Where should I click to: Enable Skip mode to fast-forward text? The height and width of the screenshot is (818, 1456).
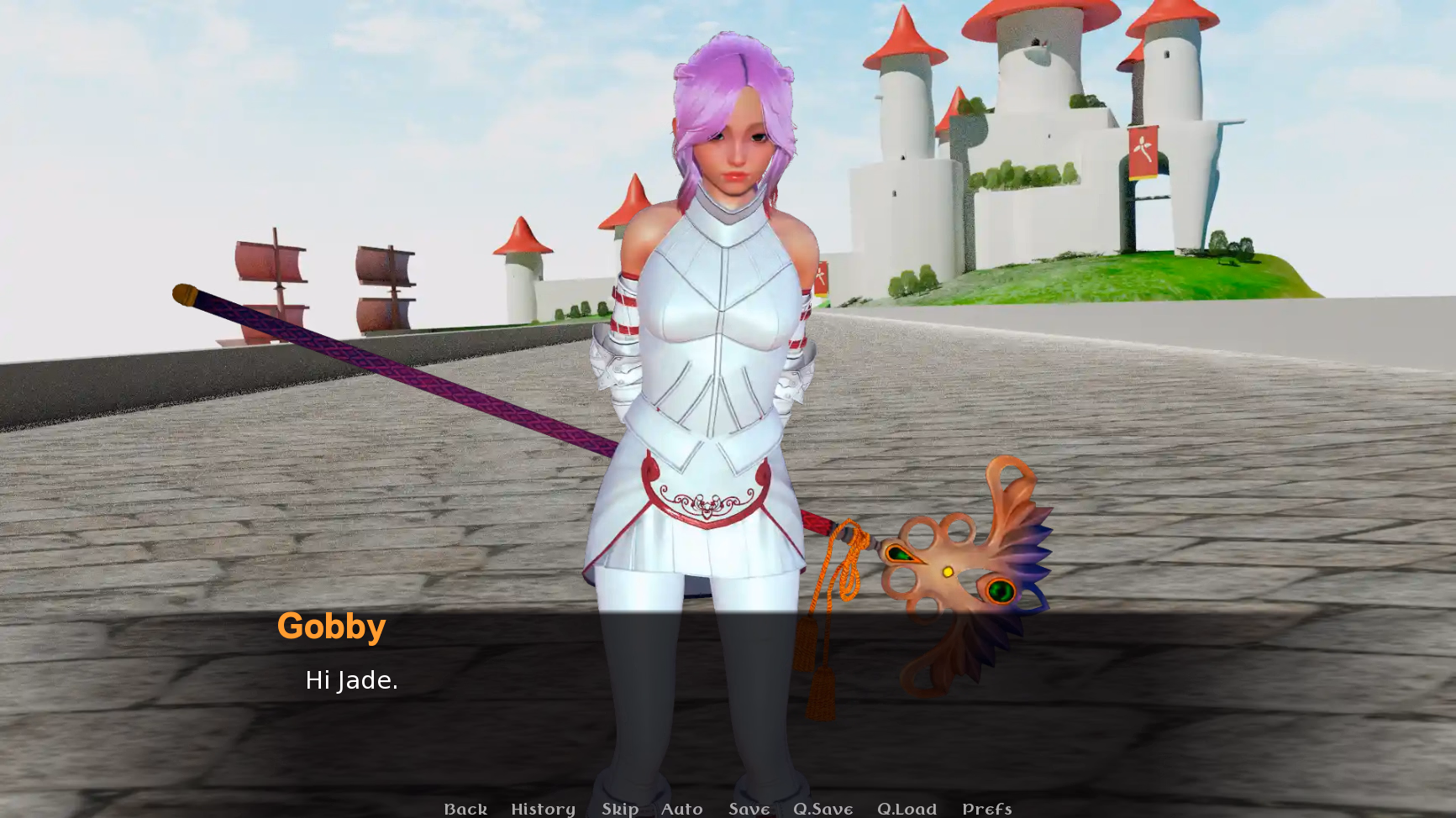[x=619, y=808]
